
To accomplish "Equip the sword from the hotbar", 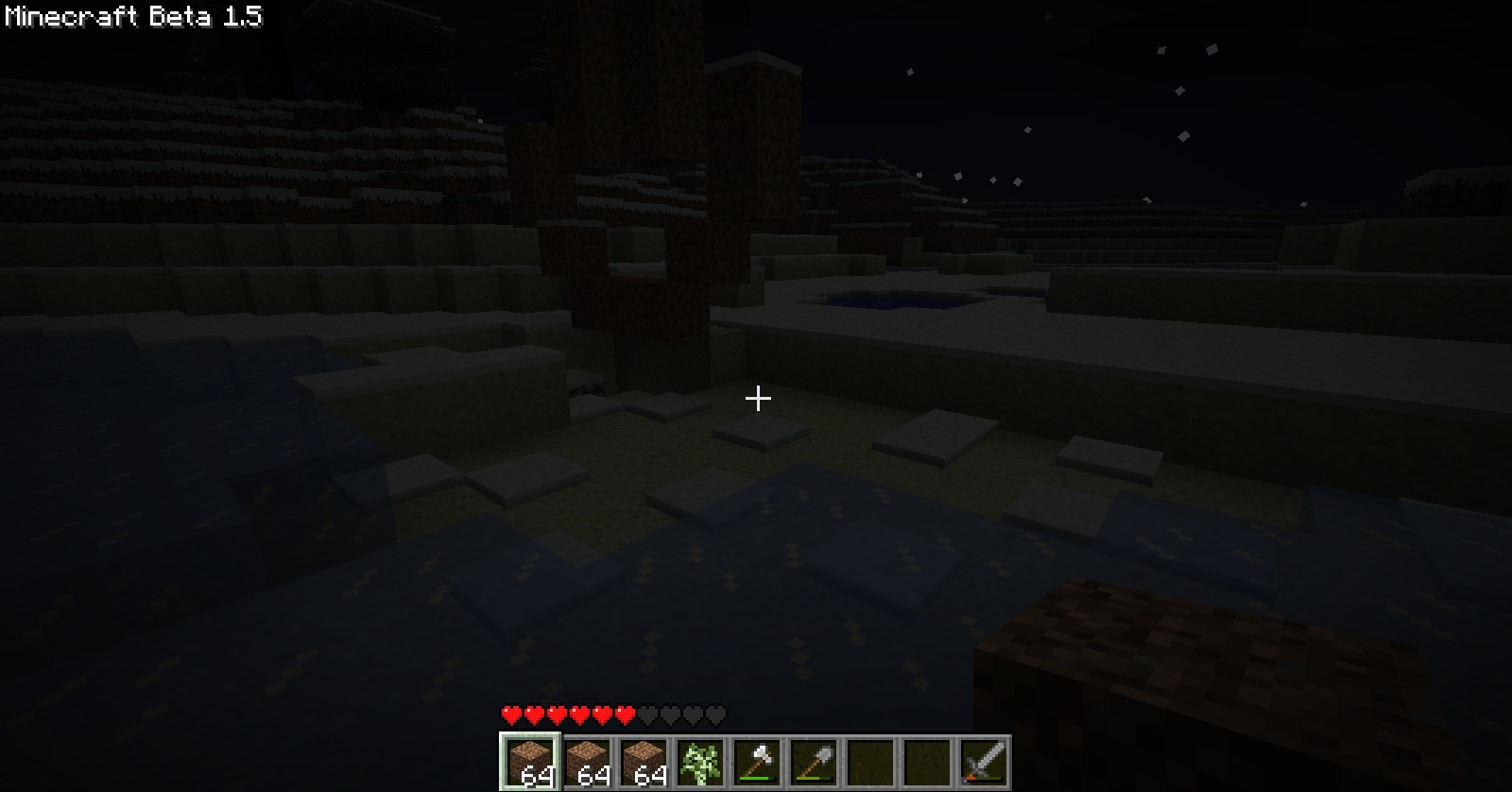I will pyautogui.click(x=983, y=762).
